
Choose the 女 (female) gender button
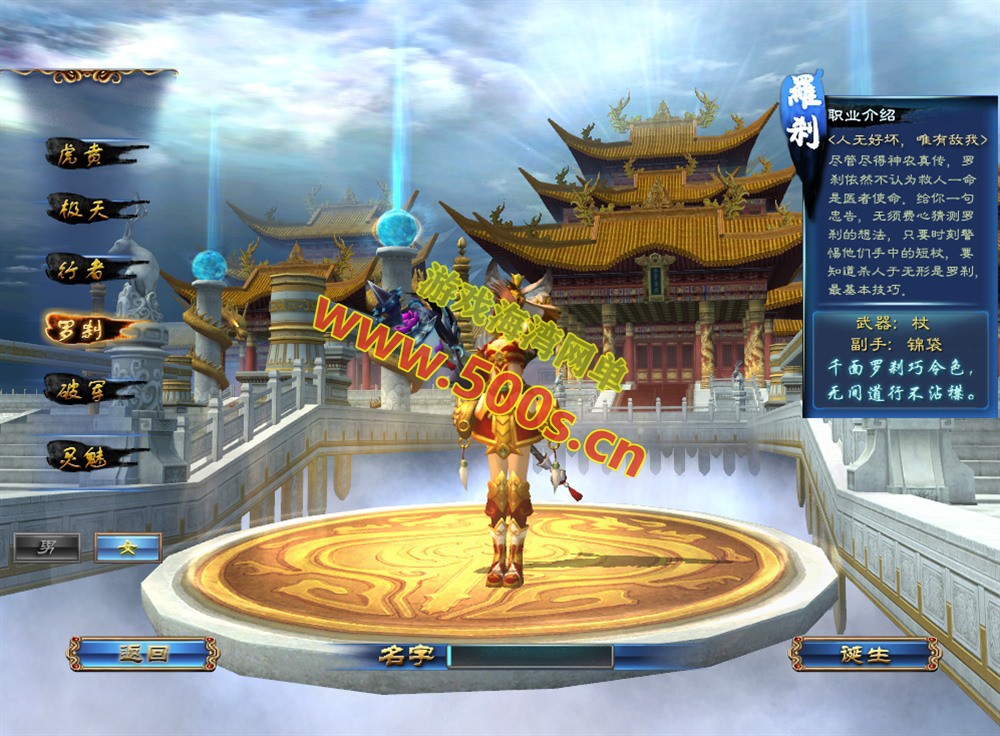(127, 547)
